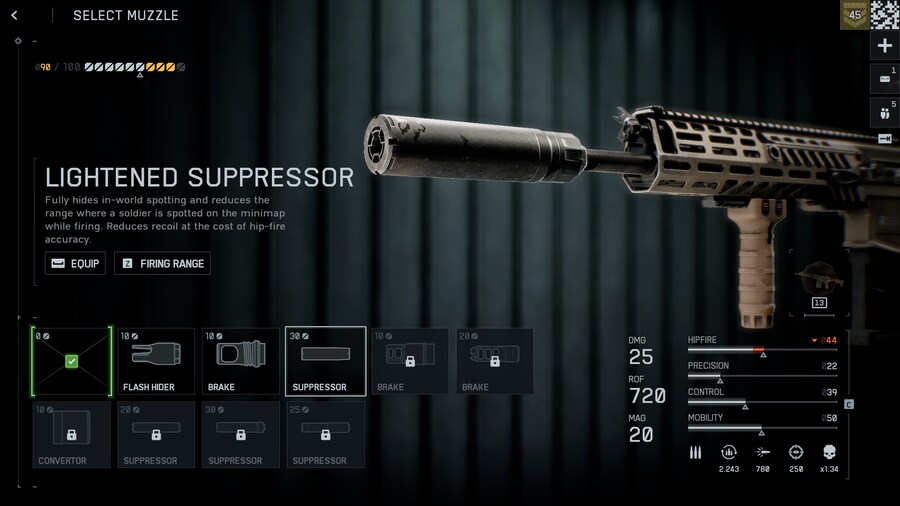Open the rank 45 chevron badge
Image resolution: width=900 pixels, height=506 pixels.
[854, 15]
